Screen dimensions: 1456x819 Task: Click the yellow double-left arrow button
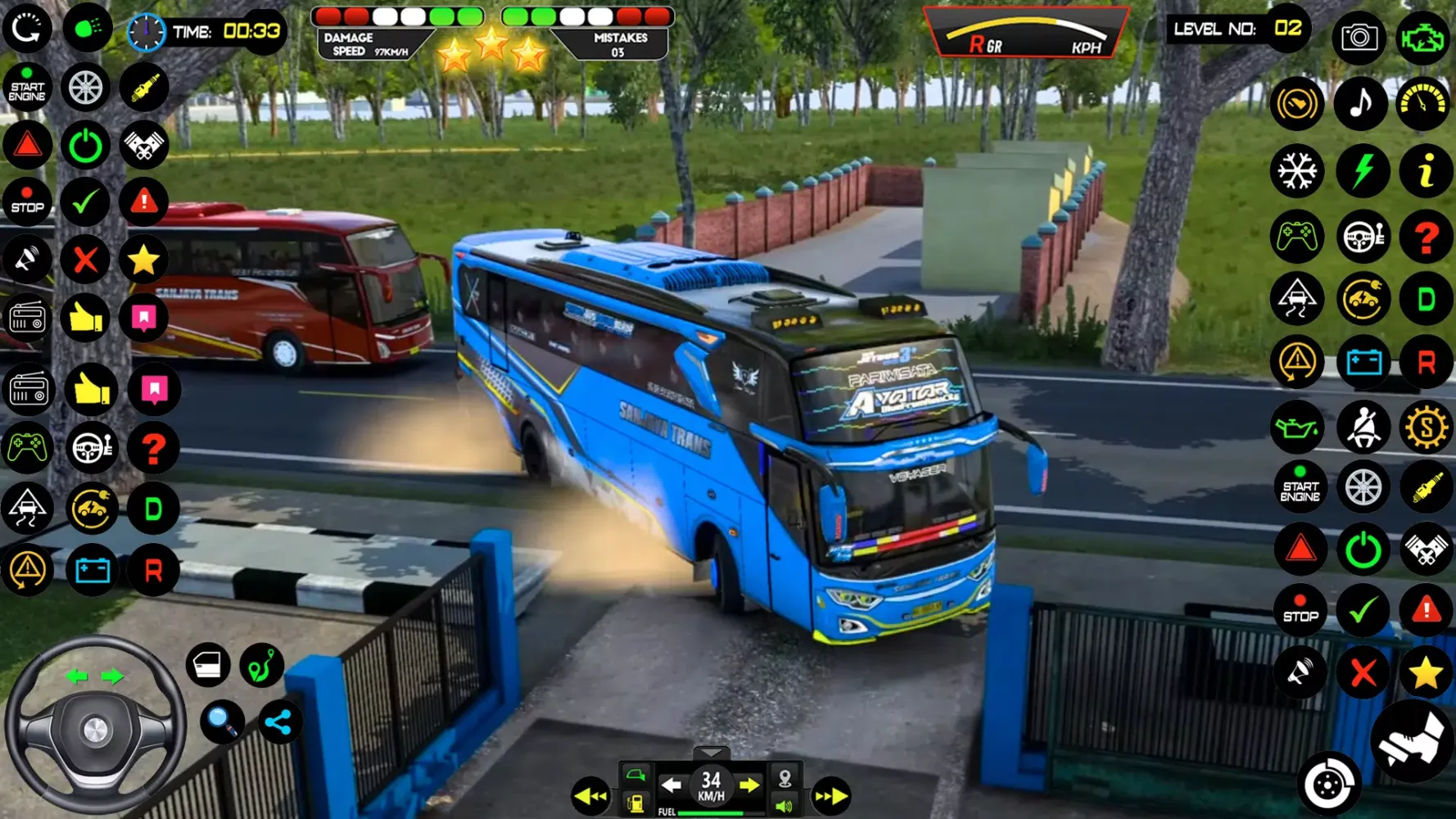click(x=590, y=796)
